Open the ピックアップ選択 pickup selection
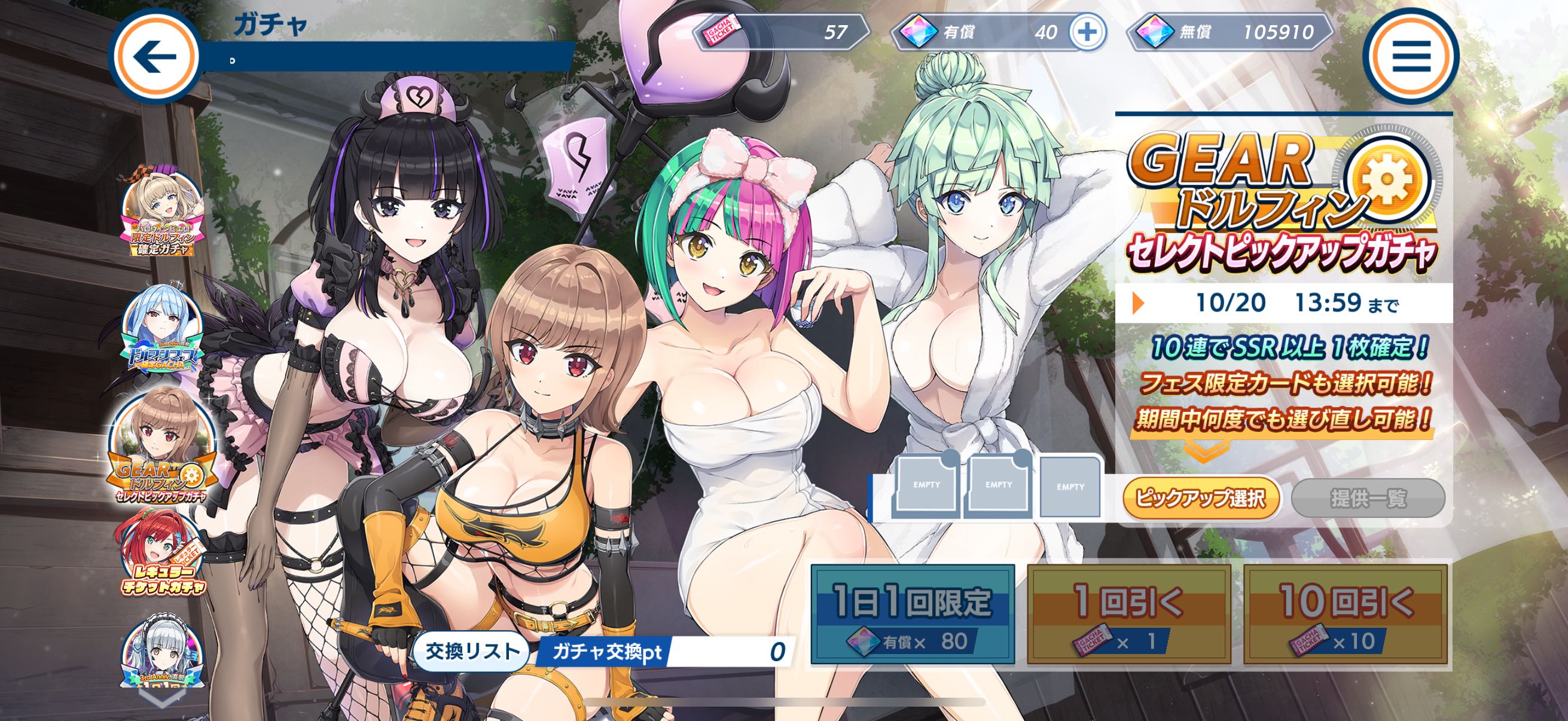 point(1200,499)
